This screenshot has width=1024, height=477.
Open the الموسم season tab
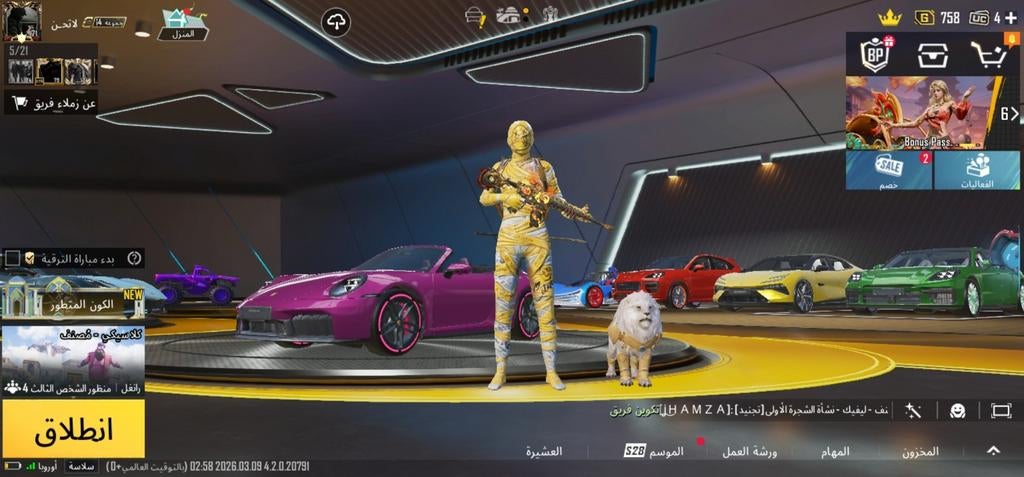click(657, 451)
